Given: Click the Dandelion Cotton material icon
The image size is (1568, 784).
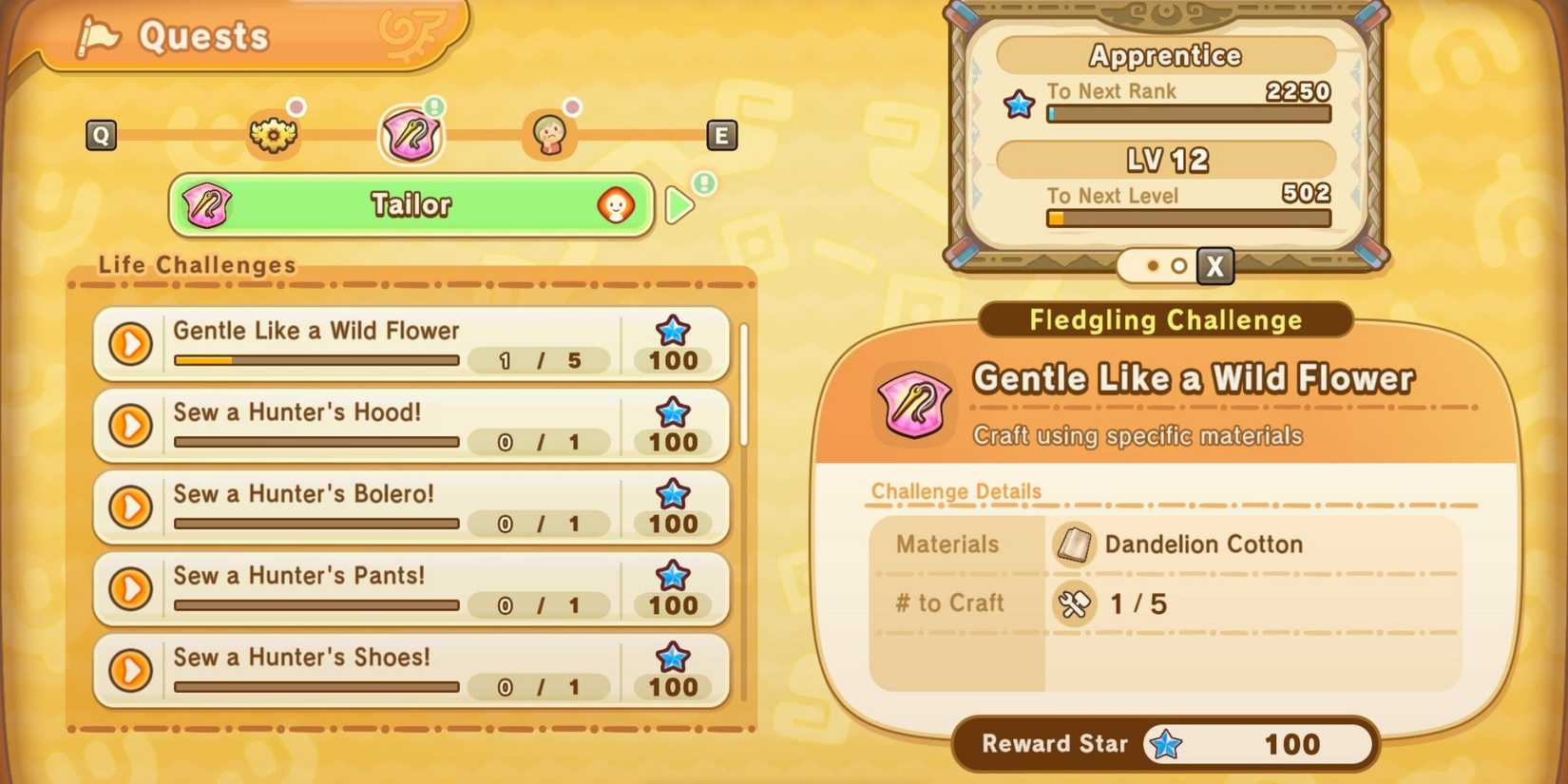Looking at the screenshot, I should [x=1074, y=545].
